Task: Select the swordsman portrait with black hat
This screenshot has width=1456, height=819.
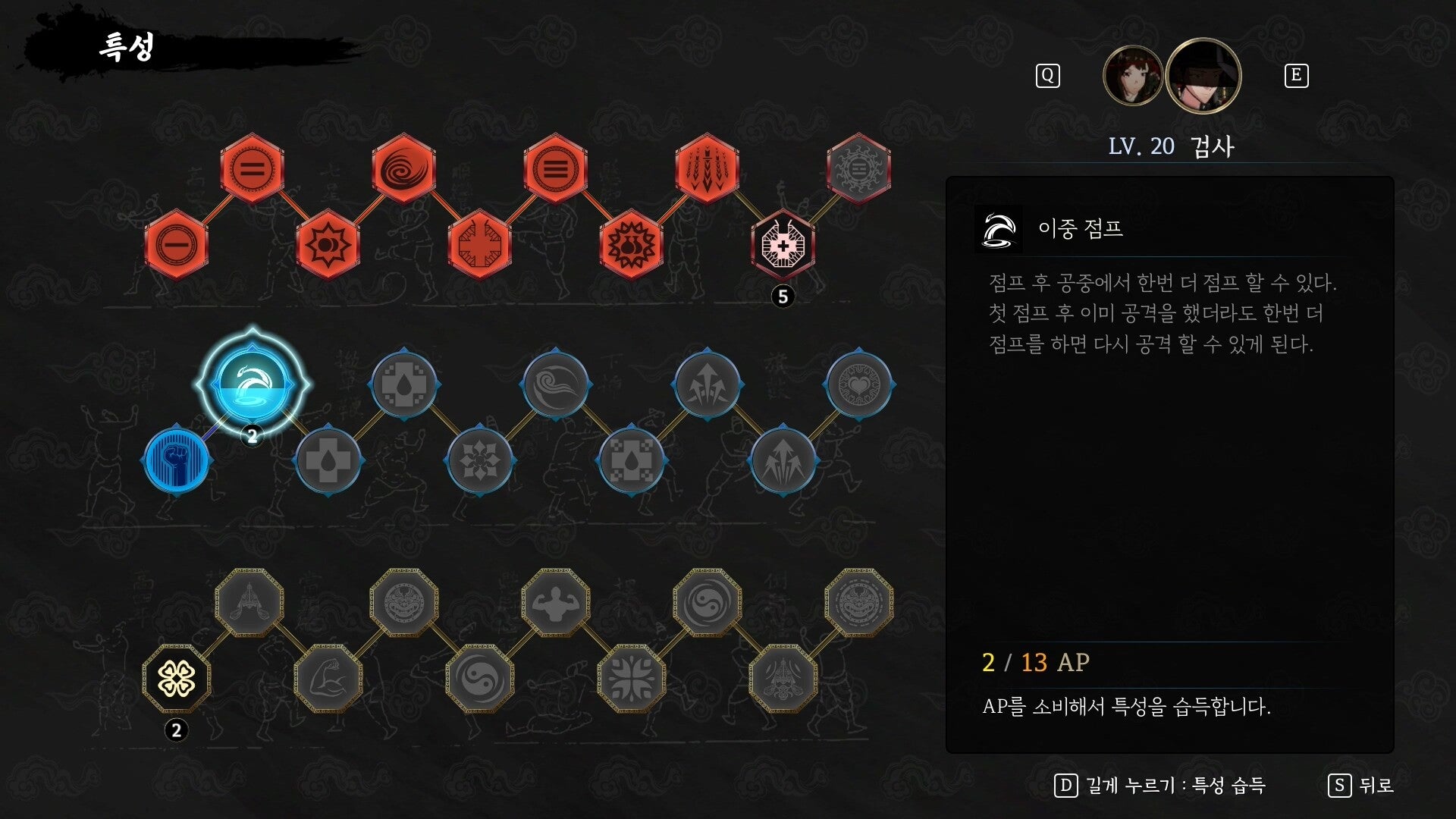Action: coord(1203,75)
